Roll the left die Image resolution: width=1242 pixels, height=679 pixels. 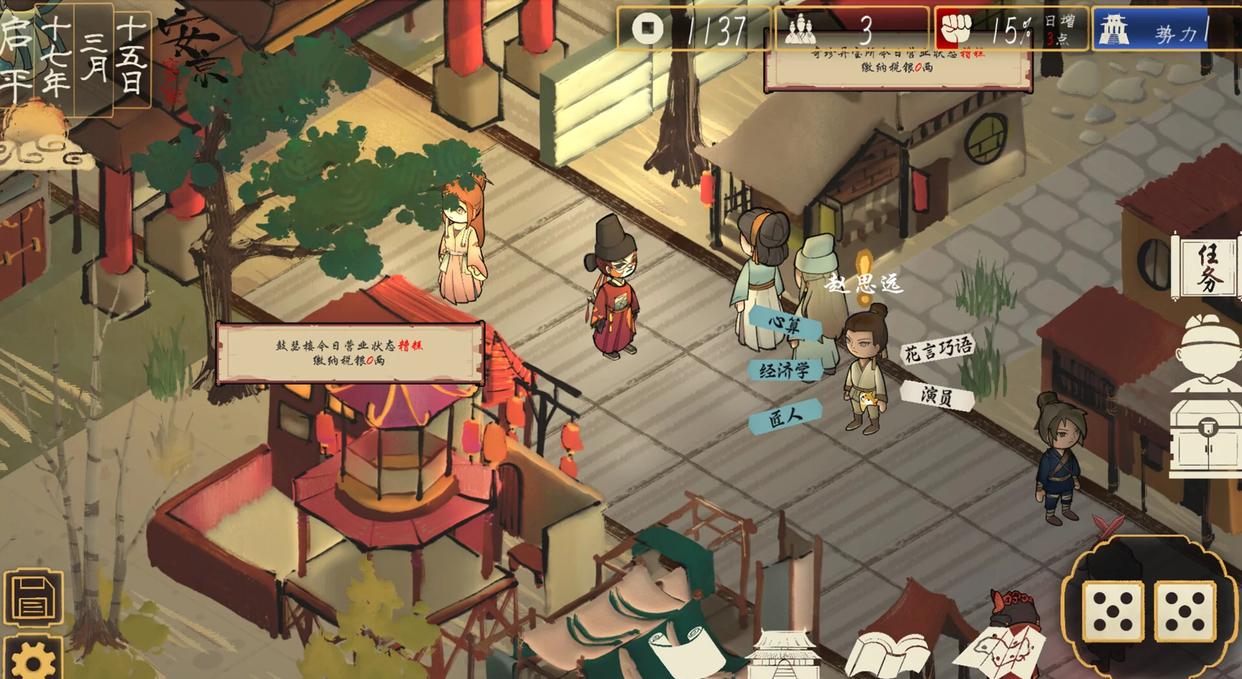(x=1112, y=610)
